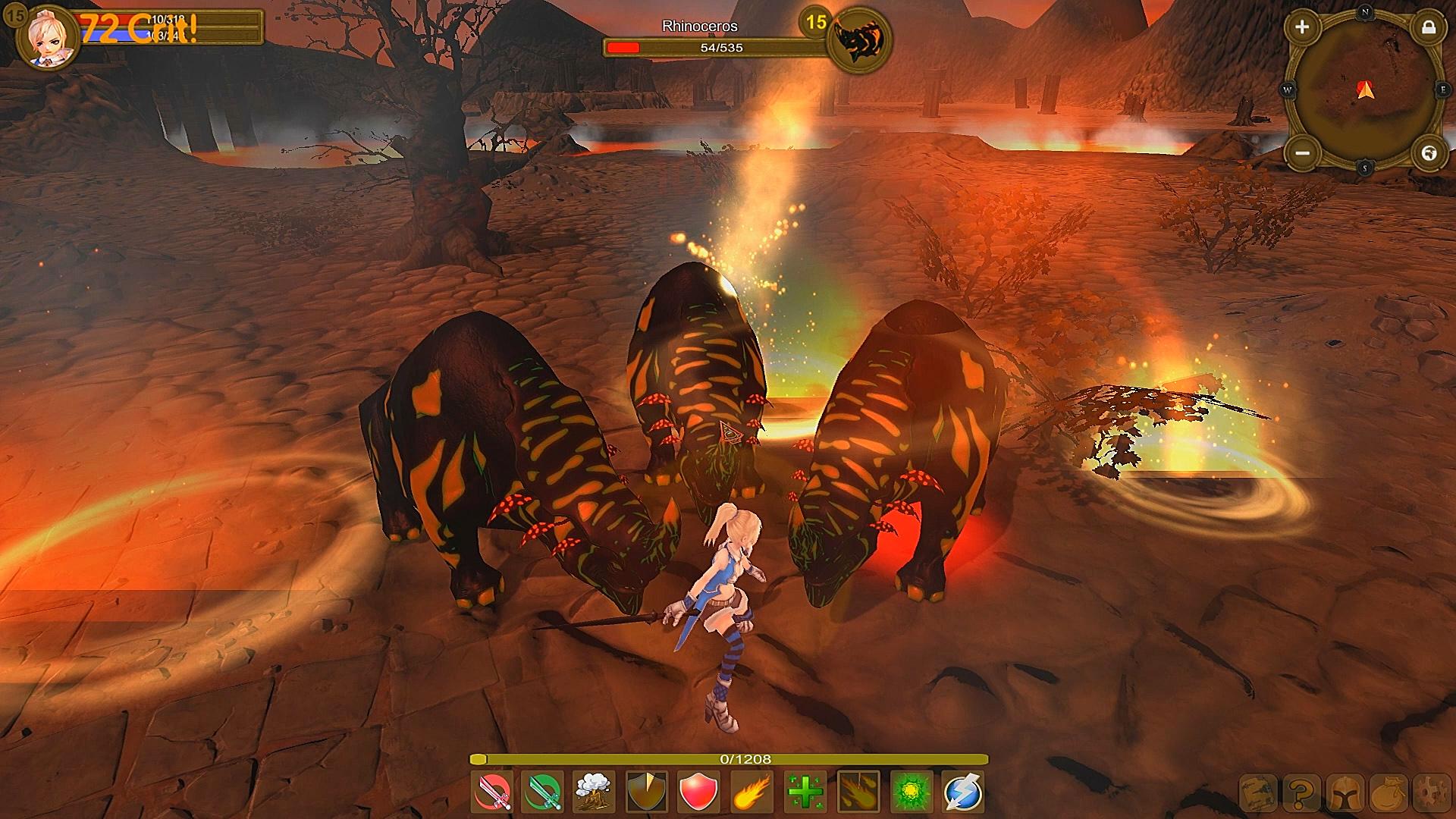Cast the fireball skill
The height and width of the screenshot is (819, 1456).
[752, 792]
